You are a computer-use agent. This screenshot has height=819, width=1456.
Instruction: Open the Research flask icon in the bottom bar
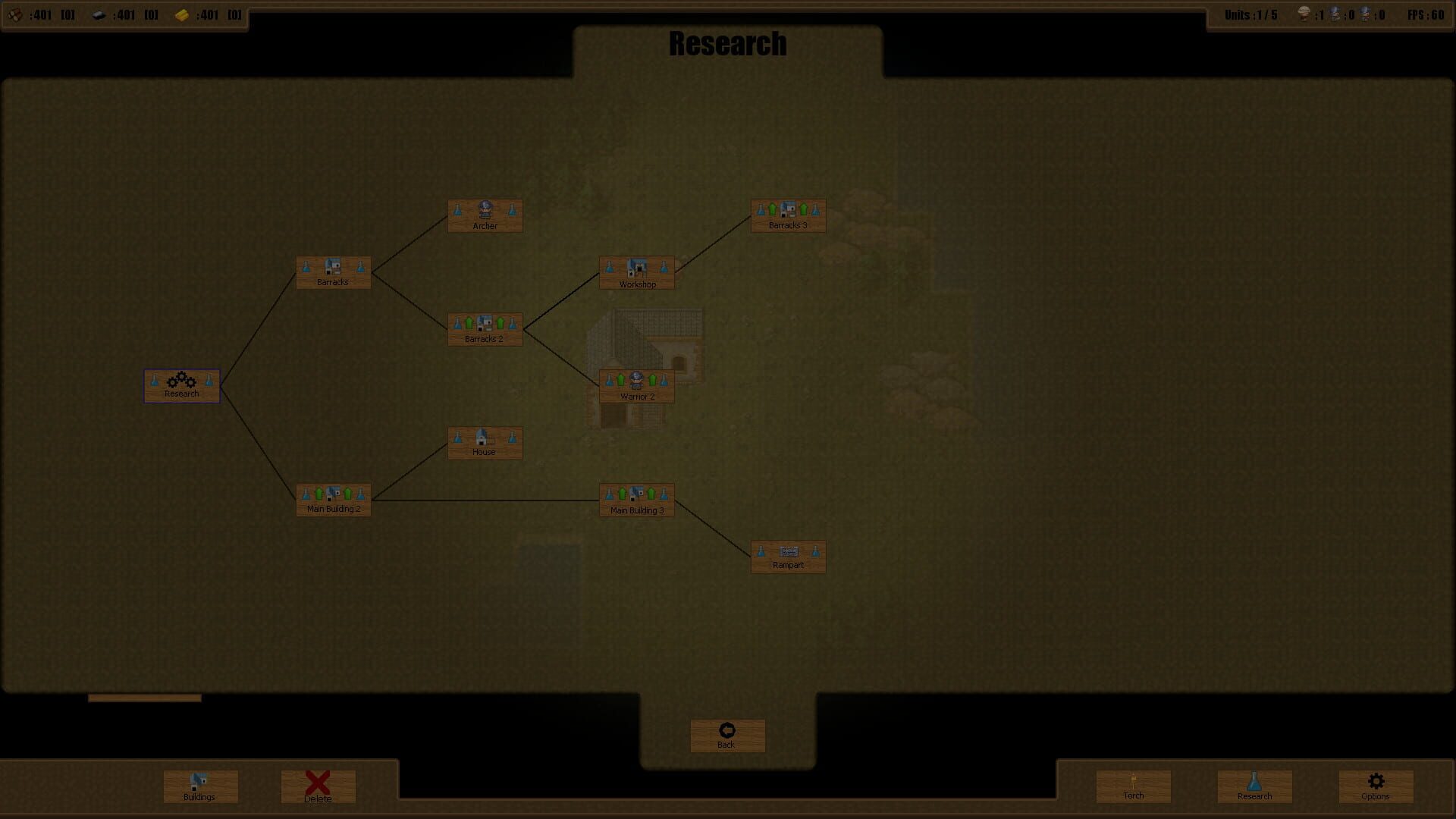(1254, 786)
